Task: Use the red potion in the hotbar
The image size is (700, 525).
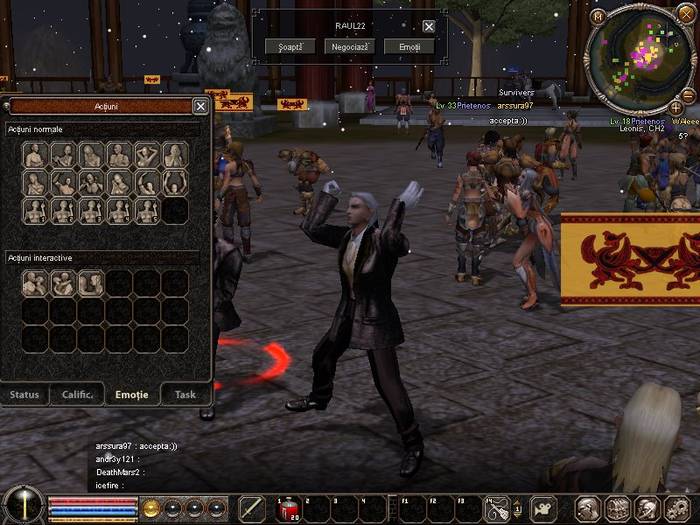Action: (287, 509)
